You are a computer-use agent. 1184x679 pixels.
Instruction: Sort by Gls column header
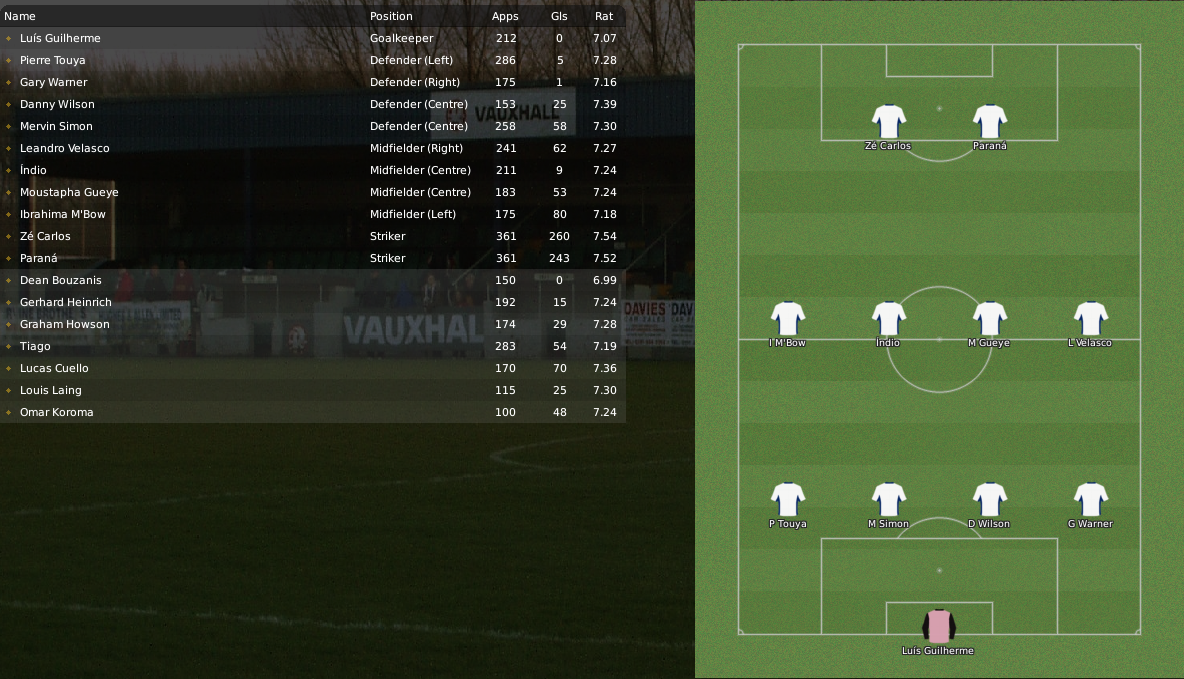point(559,16)
